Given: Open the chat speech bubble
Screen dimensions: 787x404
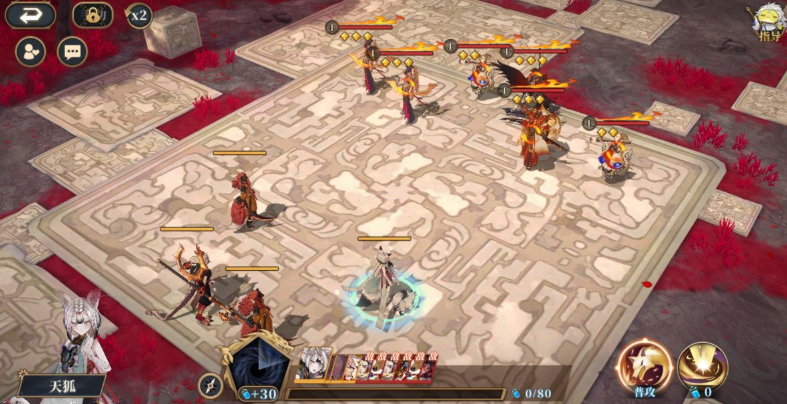Looking at the screenshot, I should pos(72,50).
